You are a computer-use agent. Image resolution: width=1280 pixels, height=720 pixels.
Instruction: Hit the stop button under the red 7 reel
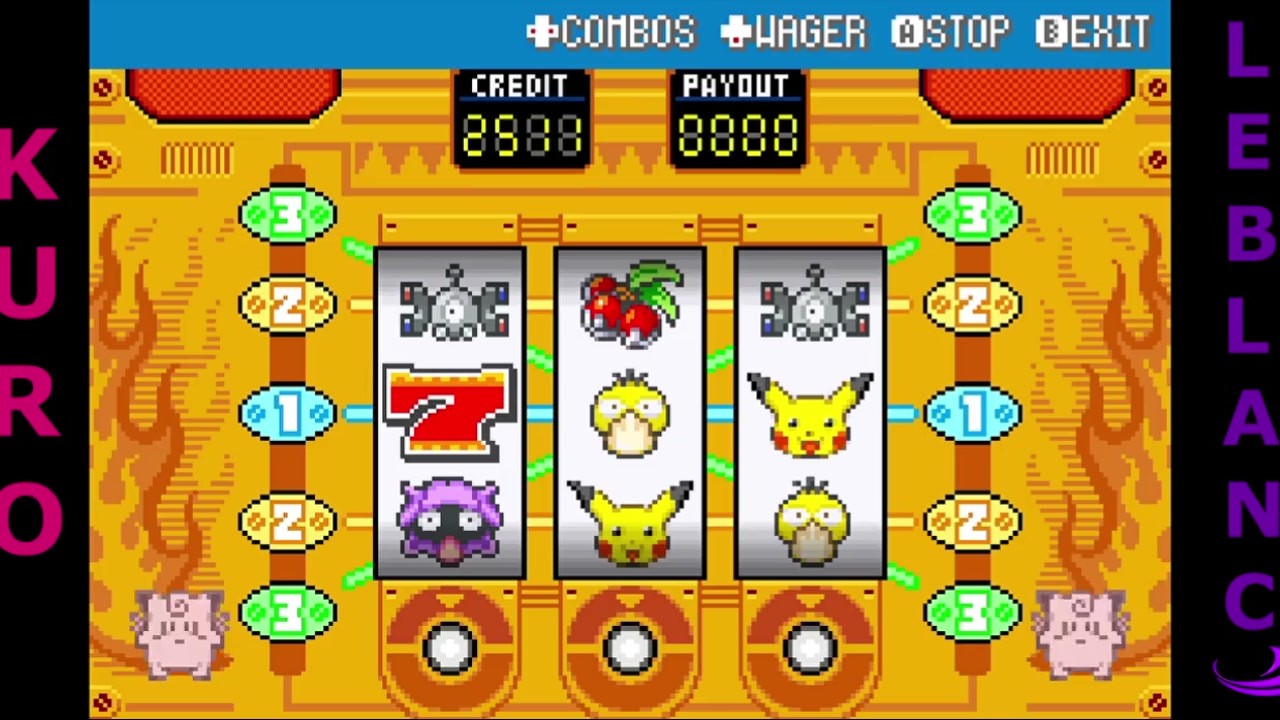[450, 648]
